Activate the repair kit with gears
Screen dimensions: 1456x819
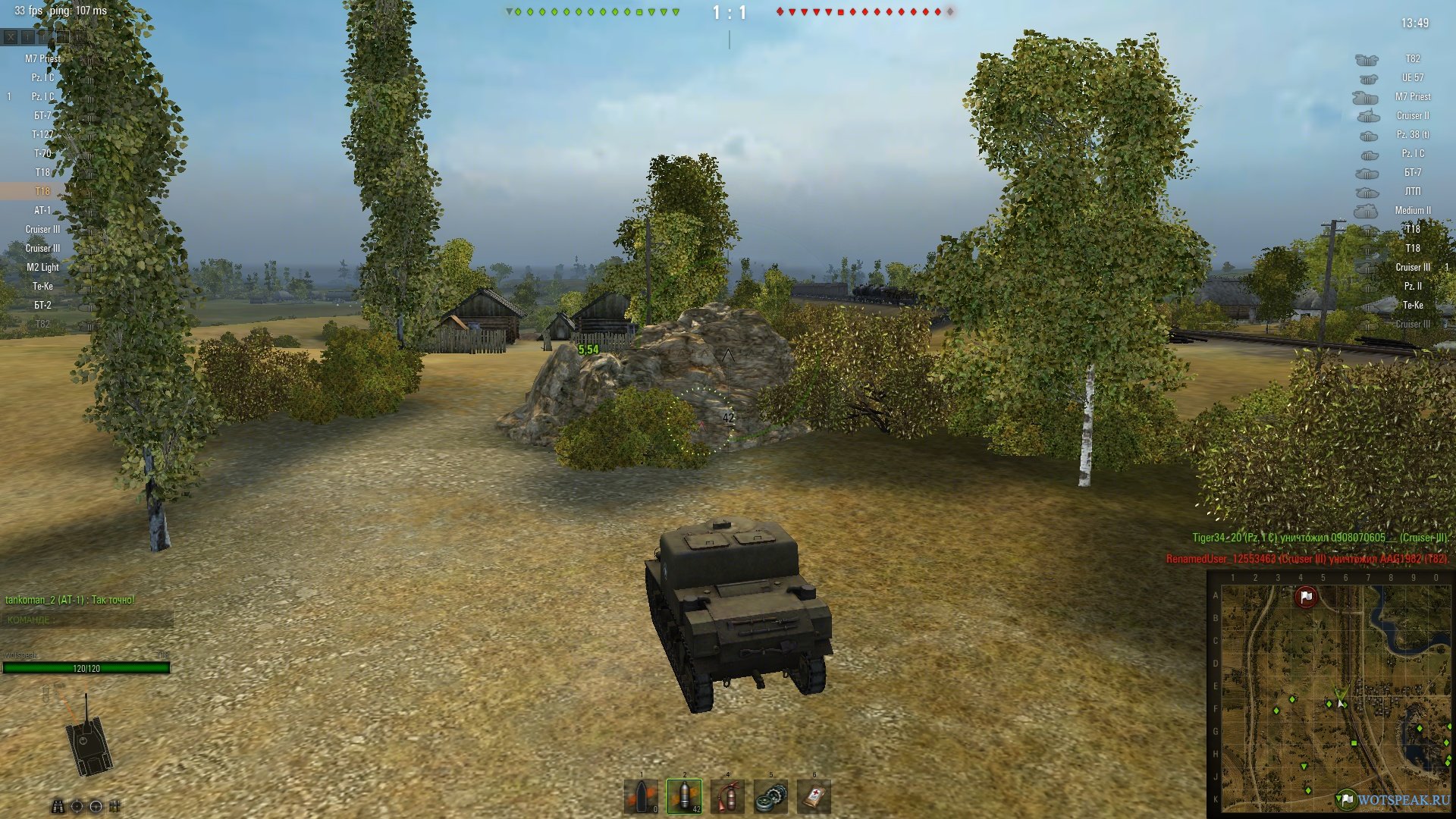770,797
